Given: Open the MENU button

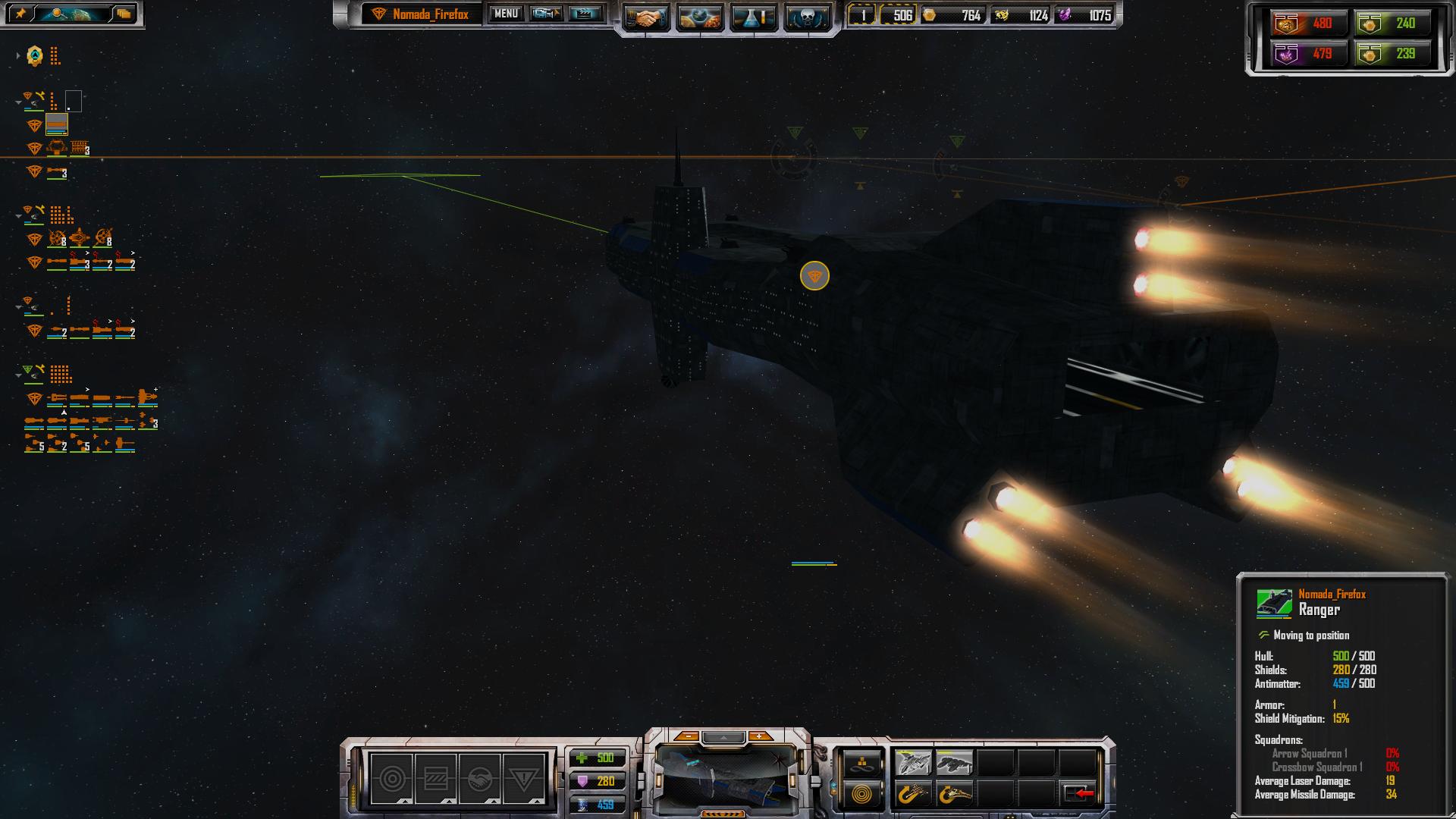Looking at the screenshot, I should click(x=506, y=14).
